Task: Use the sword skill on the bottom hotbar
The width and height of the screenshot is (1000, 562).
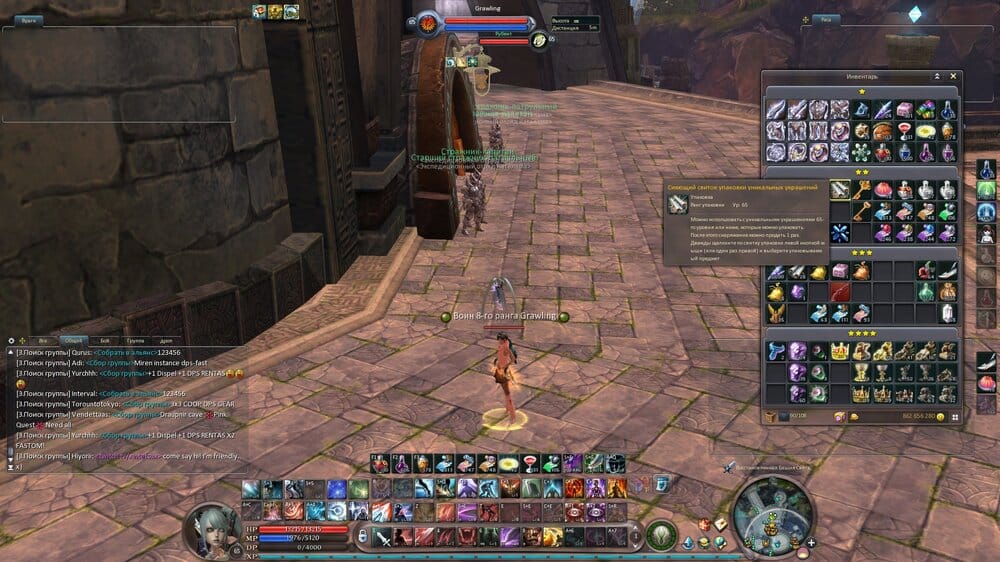Action: (x=383, y=536)
